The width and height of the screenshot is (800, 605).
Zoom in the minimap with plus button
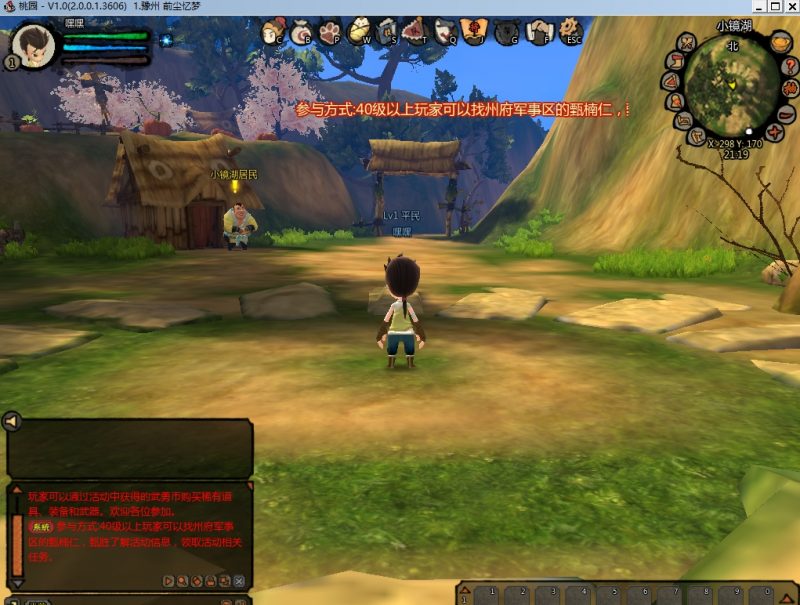coord(776,132)
